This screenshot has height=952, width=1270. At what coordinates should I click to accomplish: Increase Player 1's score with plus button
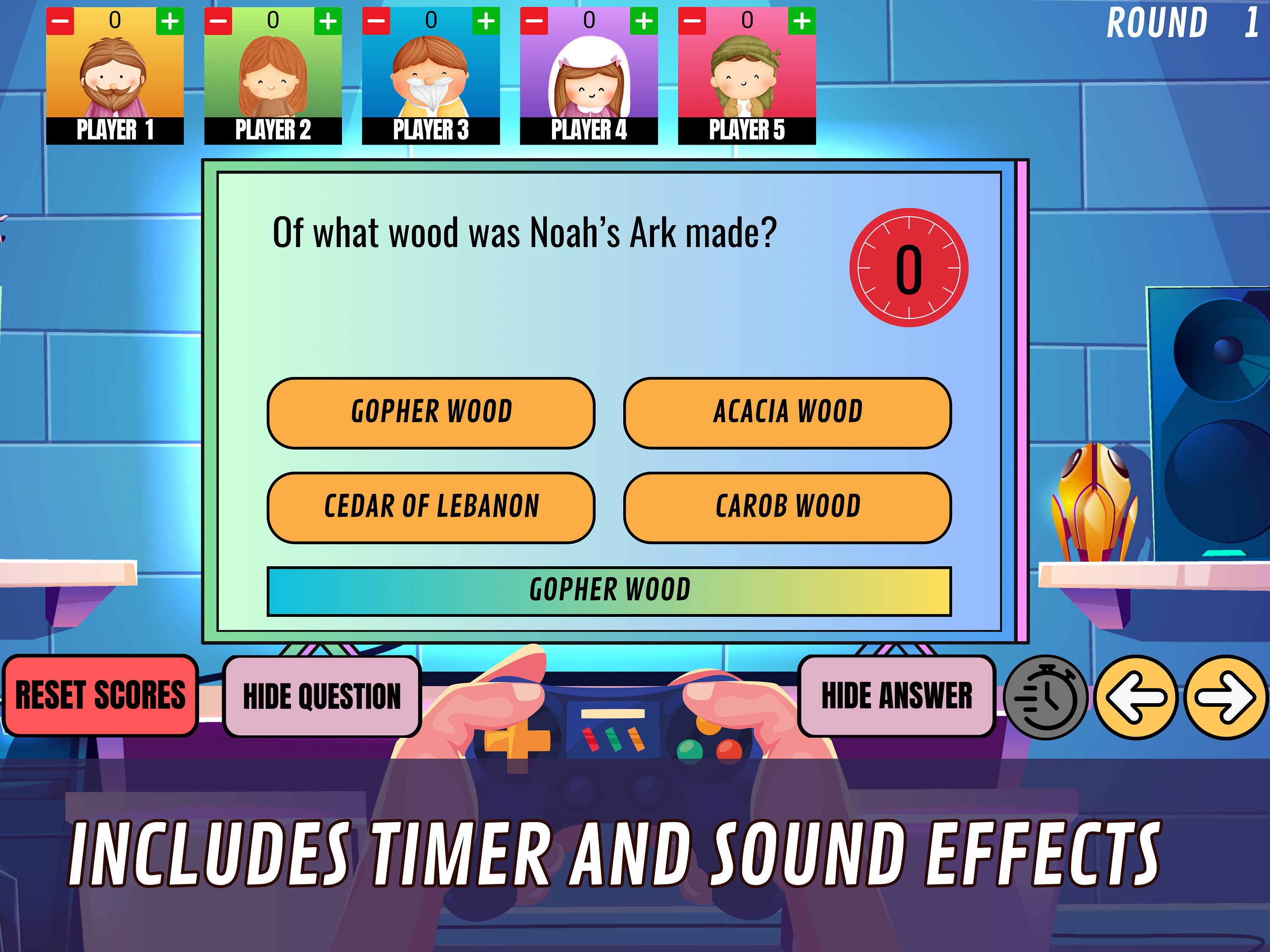tap(170, 21)
